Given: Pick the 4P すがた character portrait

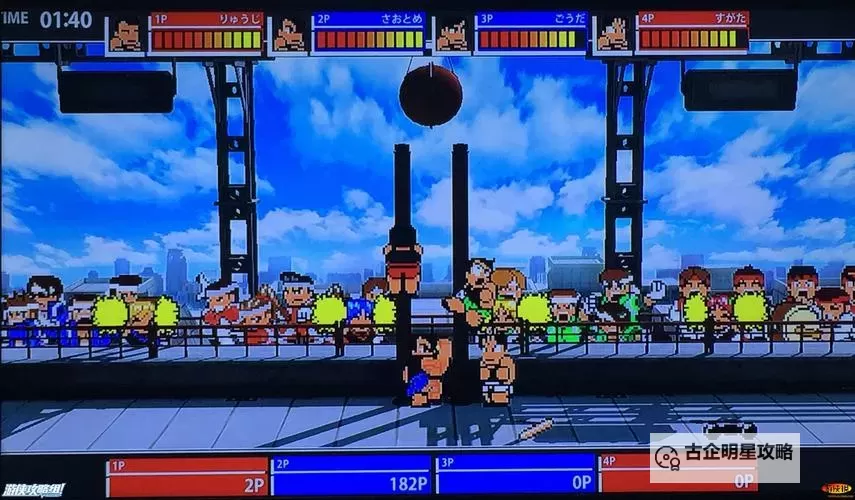Looking at the screenshot, I should click(614, 34).
